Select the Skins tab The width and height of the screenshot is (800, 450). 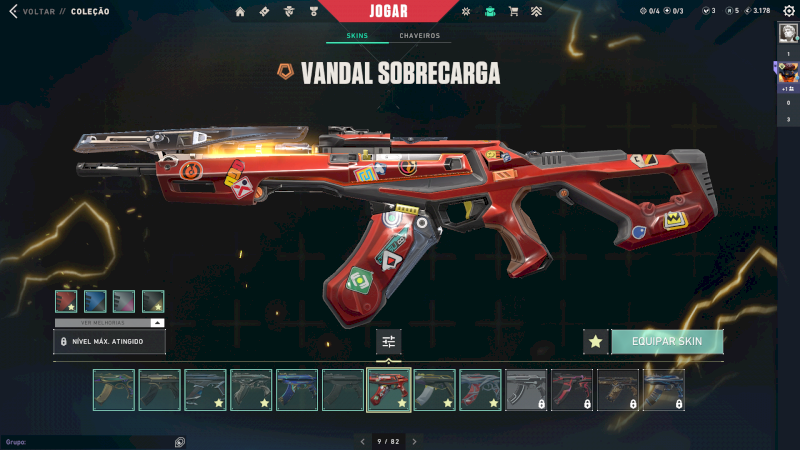(357, 36)
